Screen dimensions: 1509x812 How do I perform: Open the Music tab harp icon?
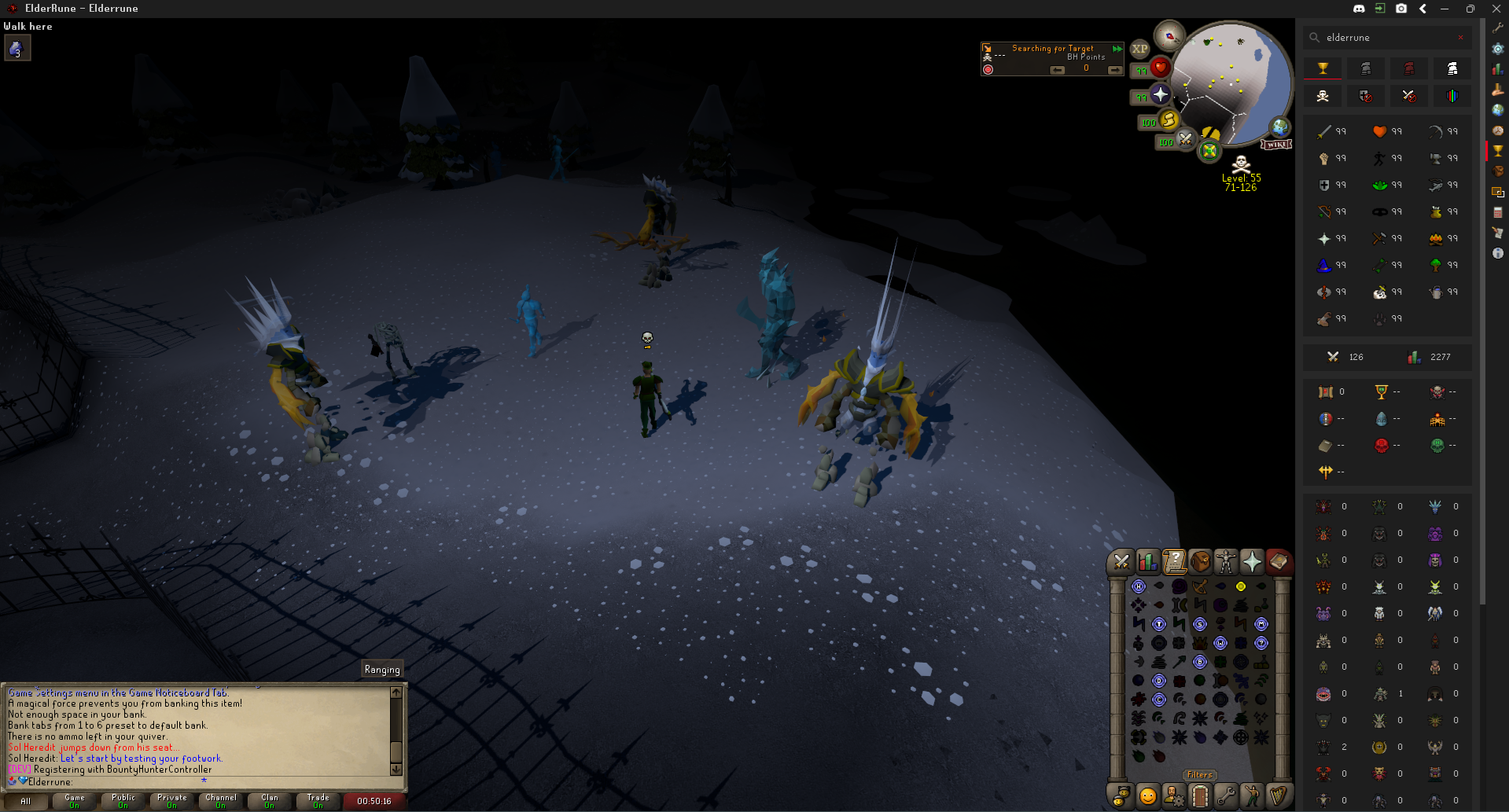[x=1279, y=795]
